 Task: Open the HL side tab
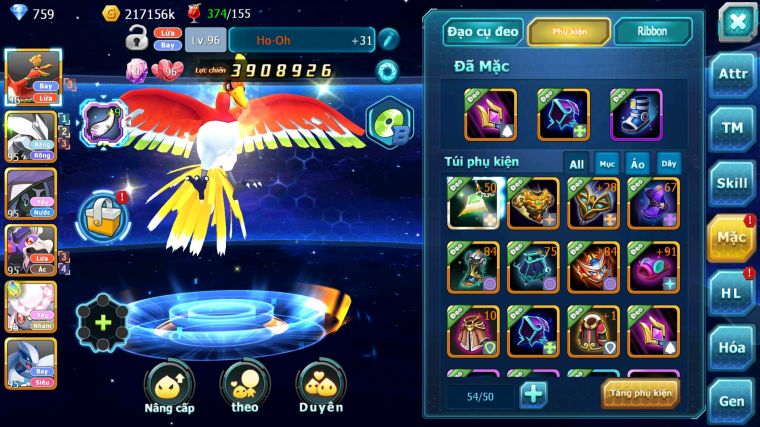(x=732, y=292)
